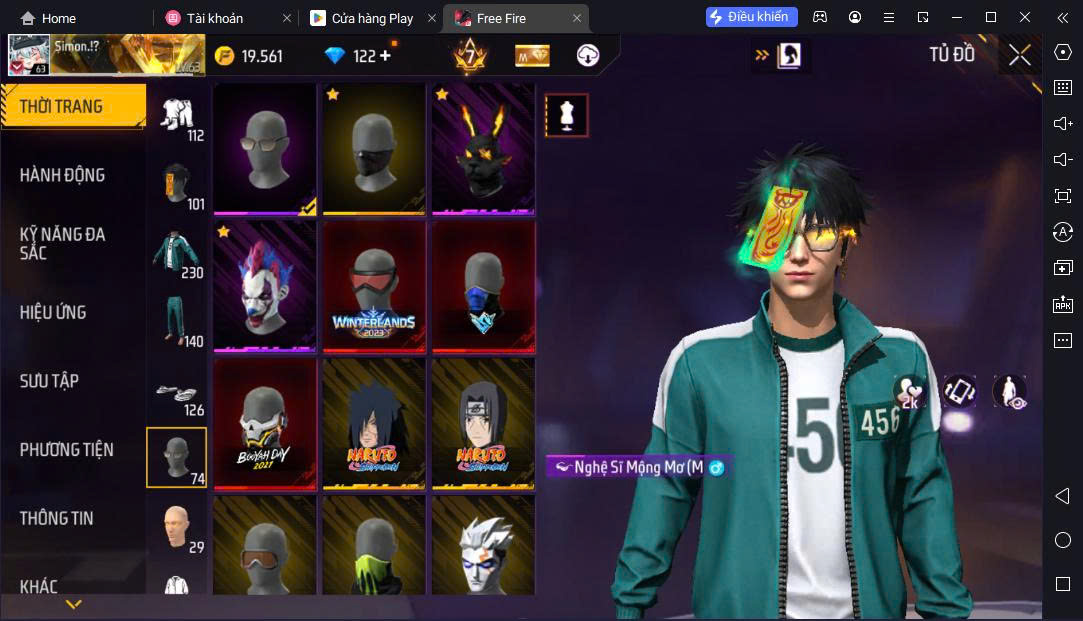Select the black rabbit mask with flaming ears

click(483, 148)
